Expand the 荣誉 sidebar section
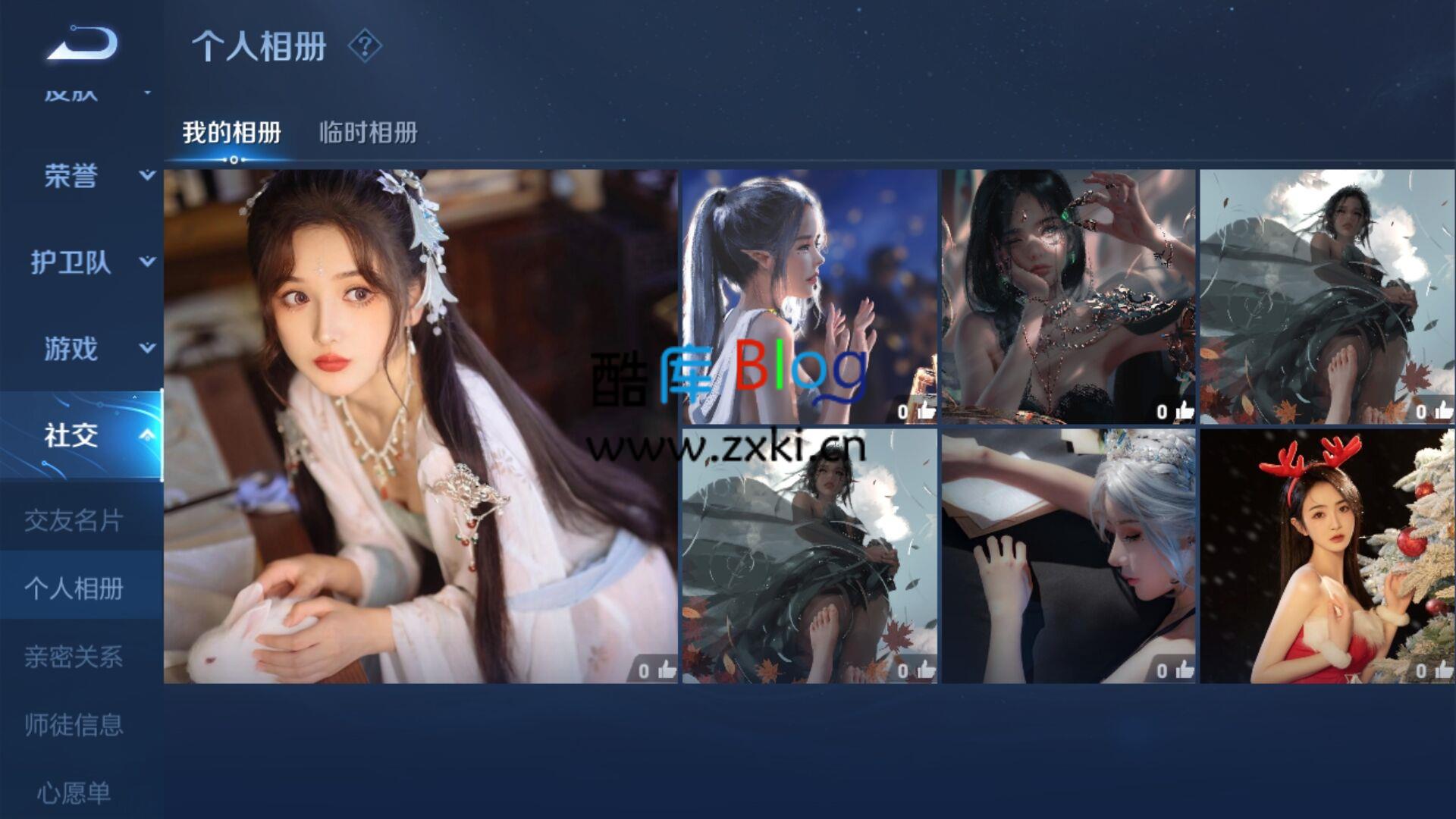Image resolution: width=1456 pixels, height=819 pixels. [x=143, y=177]
